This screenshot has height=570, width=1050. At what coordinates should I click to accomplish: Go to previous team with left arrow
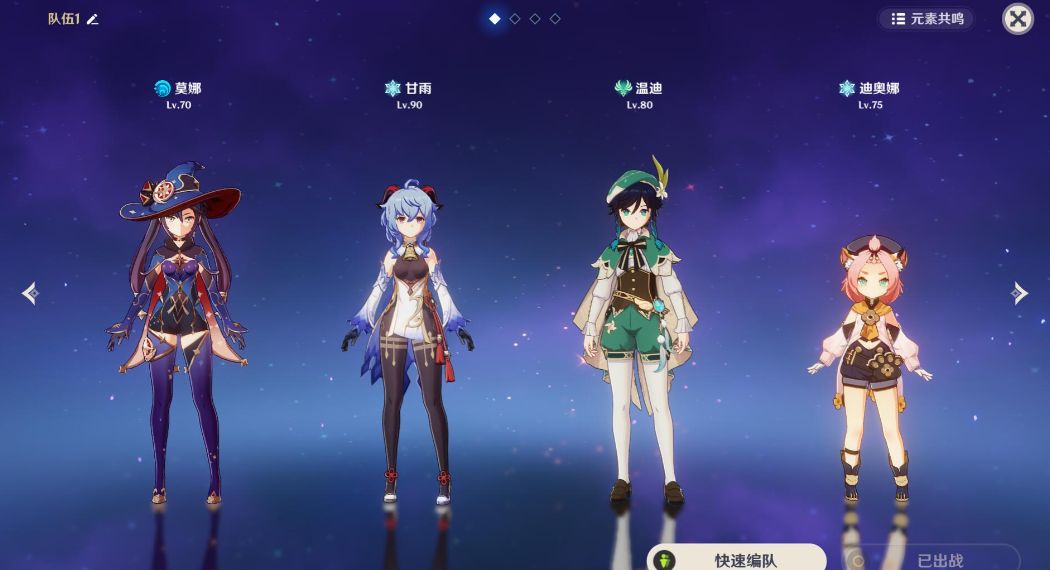(30, 293)
